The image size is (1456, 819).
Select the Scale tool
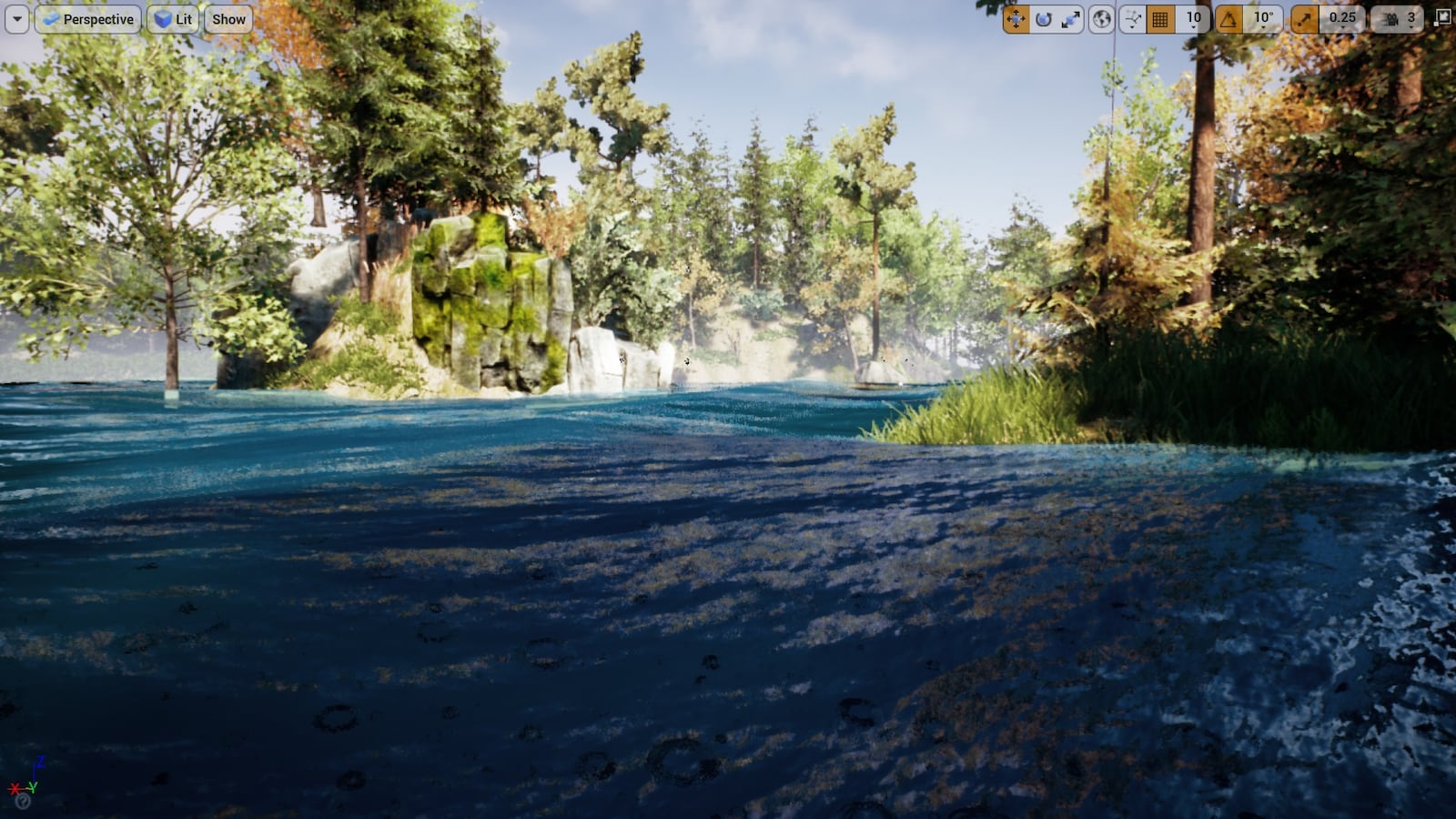[x=1071, y=17]
